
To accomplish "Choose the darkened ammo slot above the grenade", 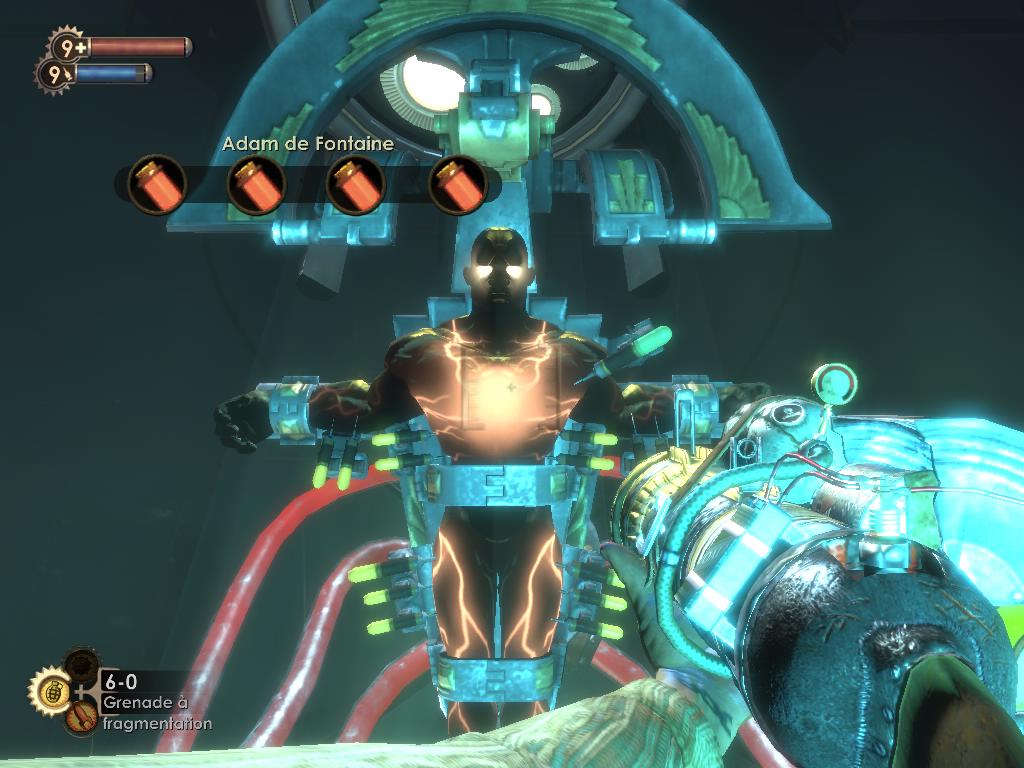I will 79,664.
